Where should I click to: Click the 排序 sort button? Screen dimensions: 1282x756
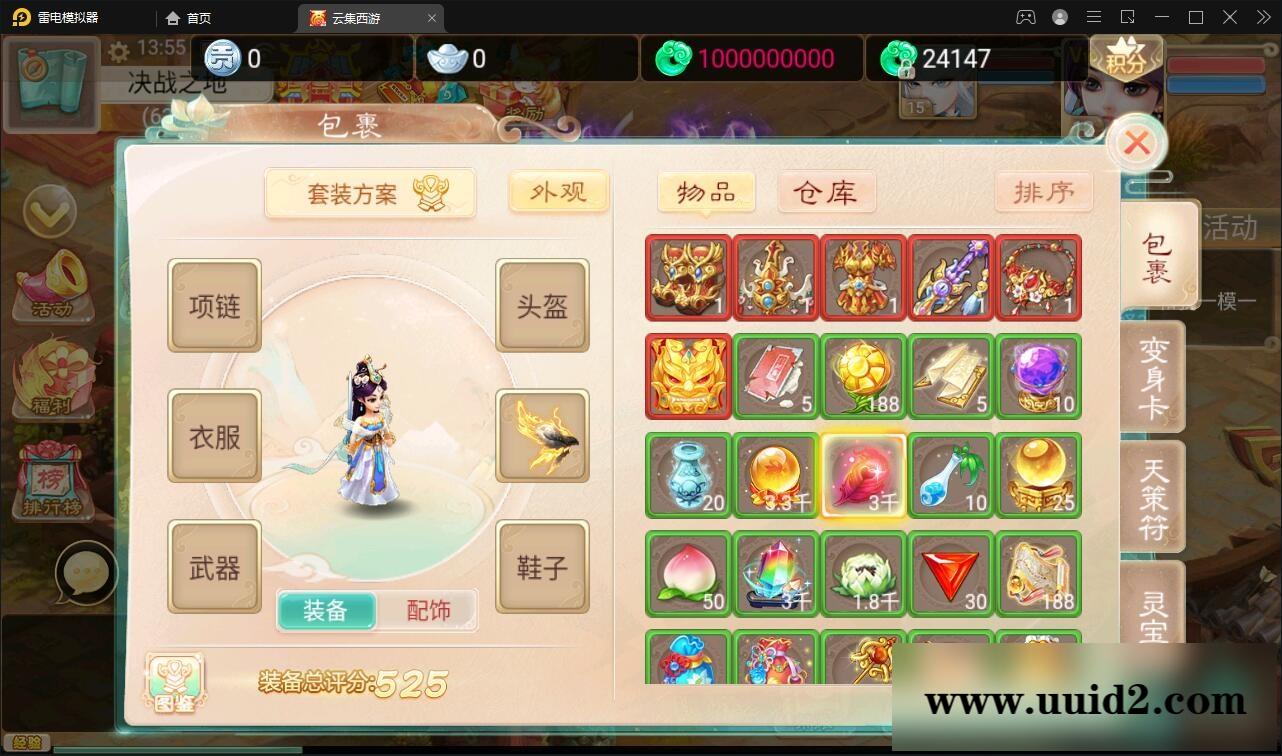click(1043, 192)
